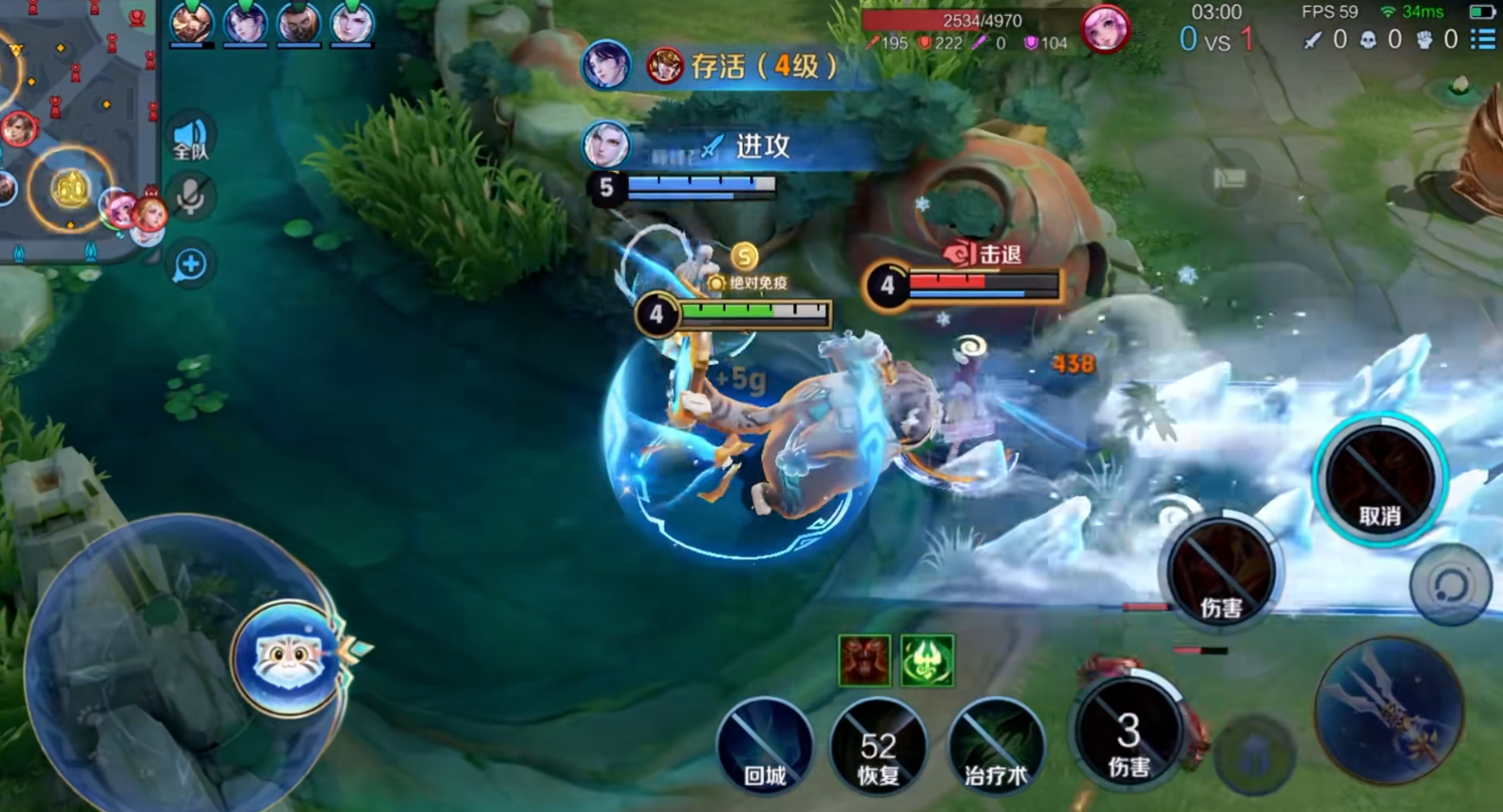The height and width of the screenshot is (812, 1503).
Task: Open the scoreboard list icon
Action: (x=1482, y=39)
